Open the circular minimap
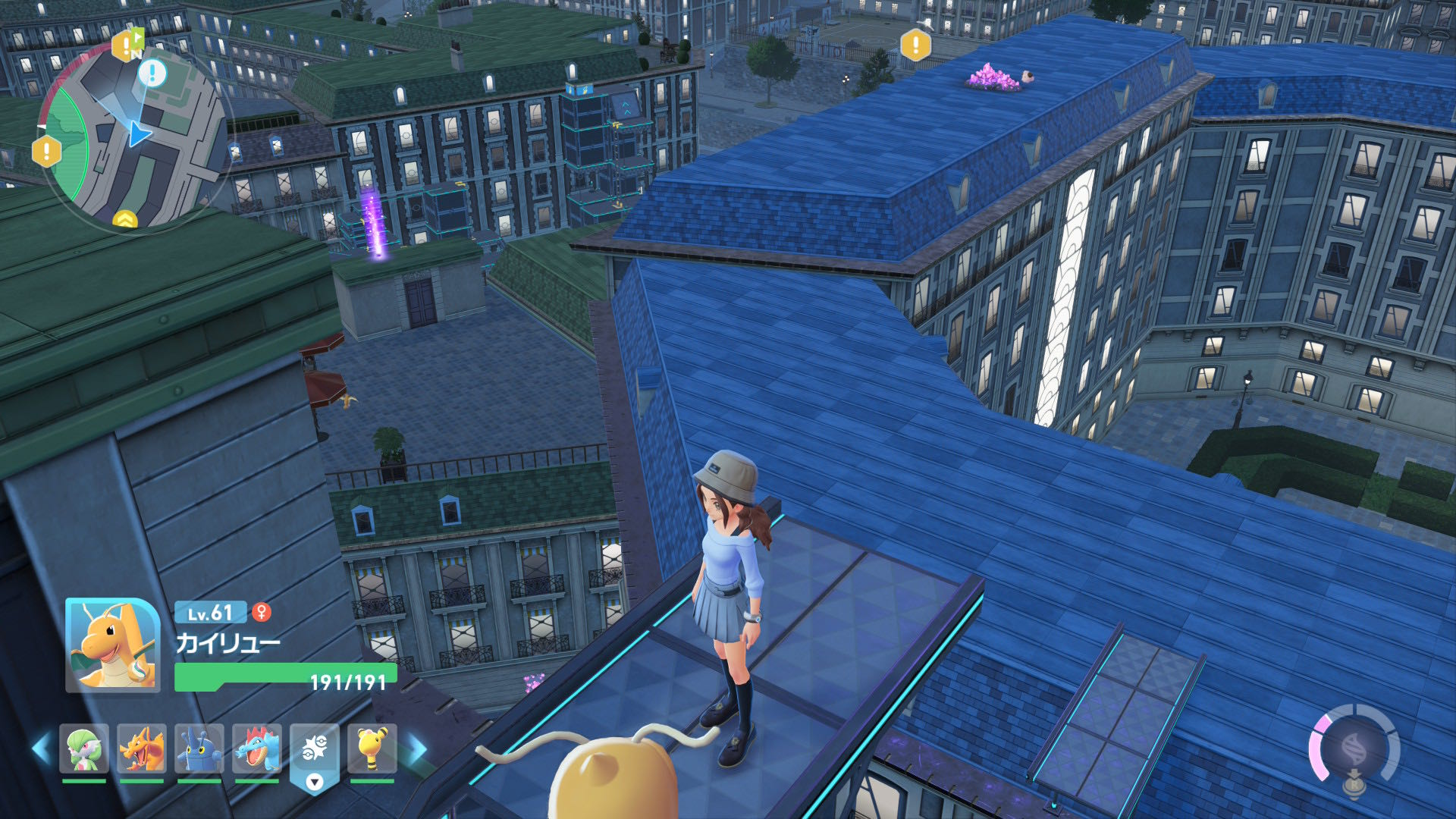This screenshot has width=1456, height=819. pyautogui.click(x=133, y=136)
